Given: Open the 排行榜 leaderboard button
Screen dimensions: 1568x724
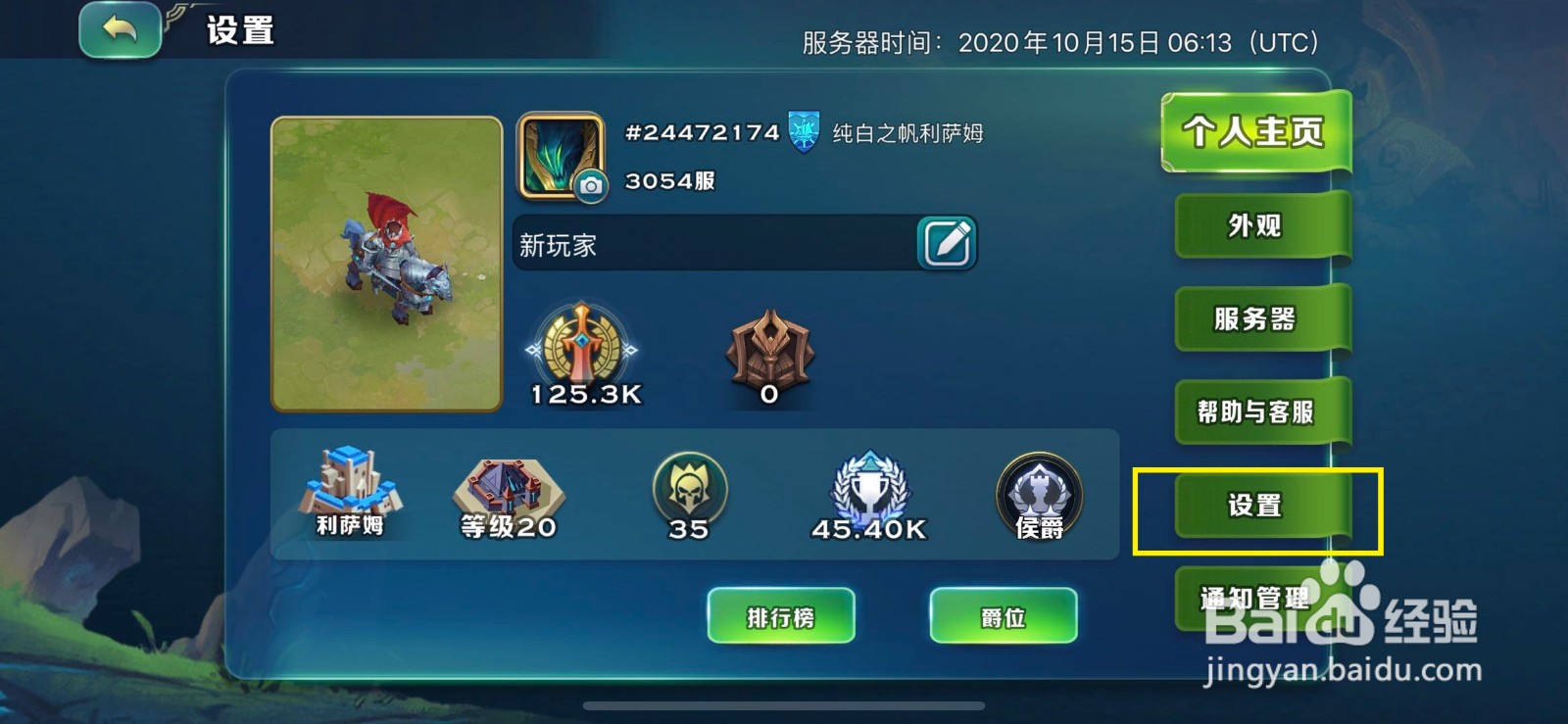Looking at the screenshot, I should [x=781, y=617].
